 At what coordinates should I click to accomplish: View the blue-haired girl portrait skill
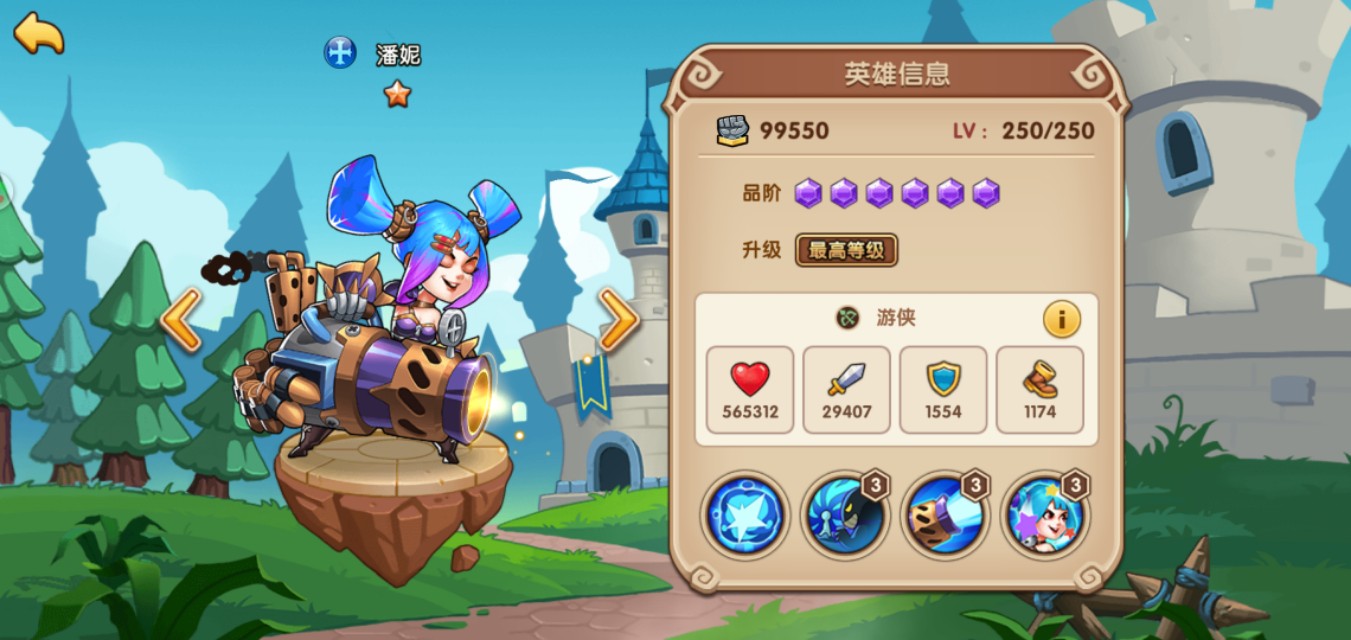1043,516
